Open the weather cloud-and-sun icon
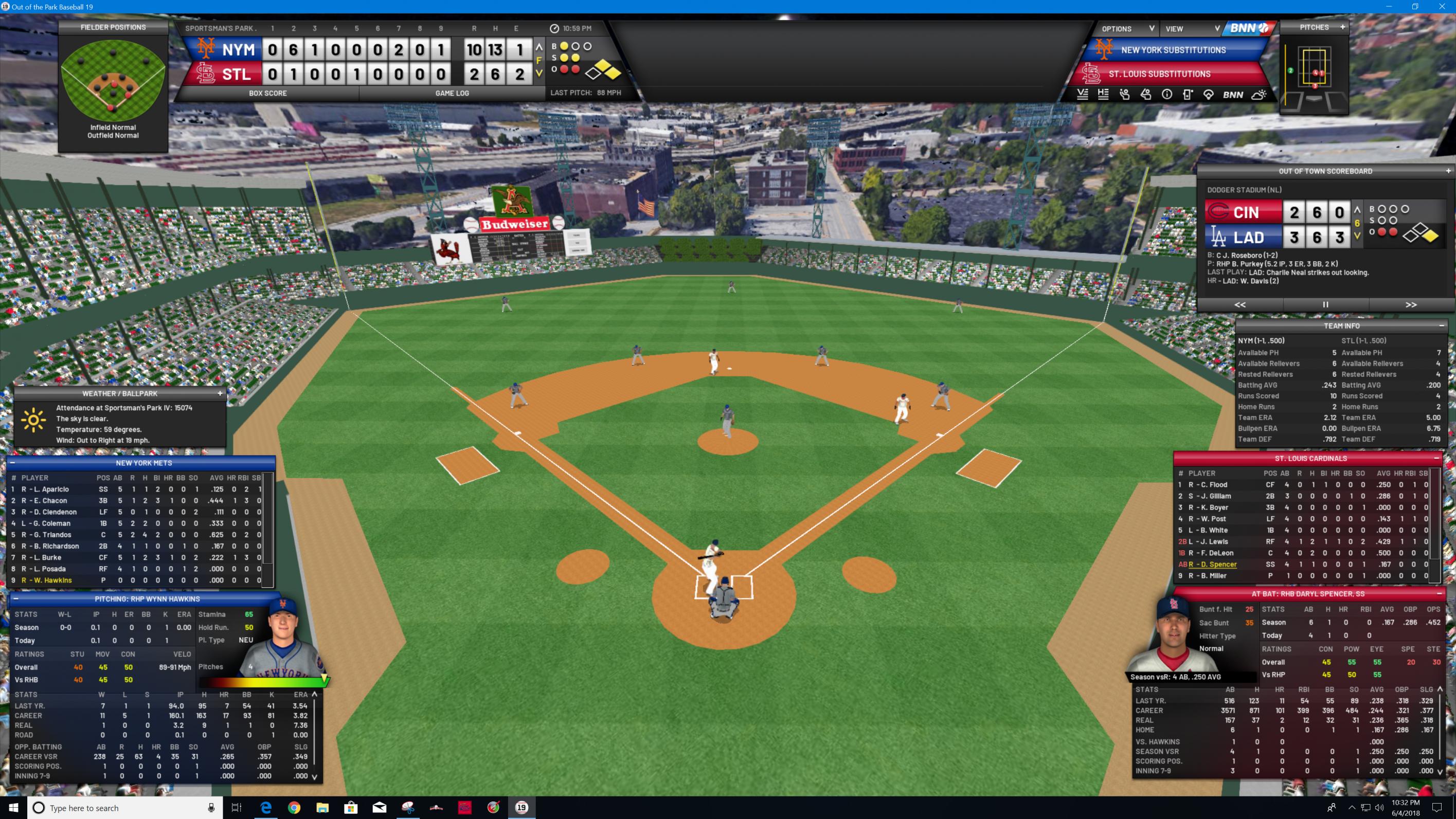1456x819 pixels. 1259,95
